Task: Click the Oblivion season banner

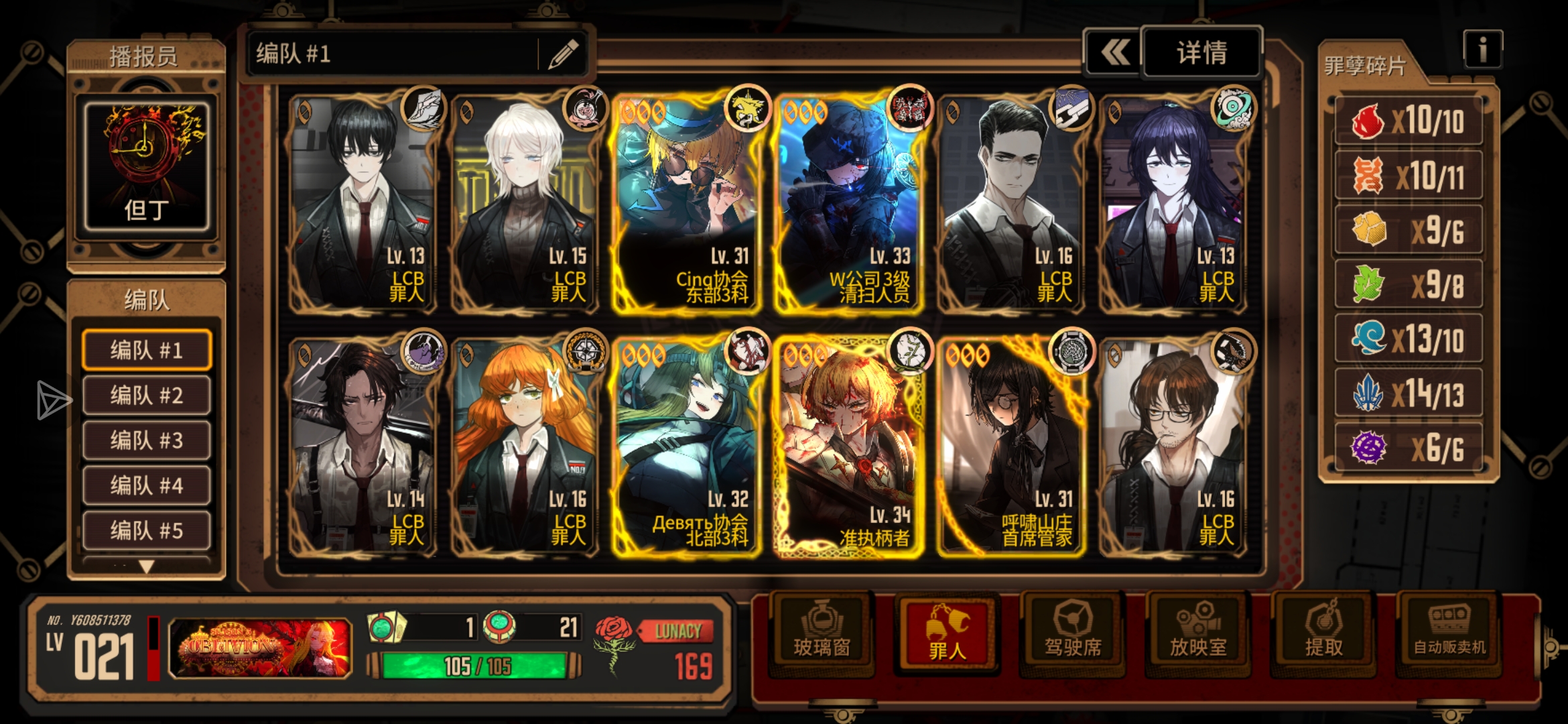Action: coord(260,648)
